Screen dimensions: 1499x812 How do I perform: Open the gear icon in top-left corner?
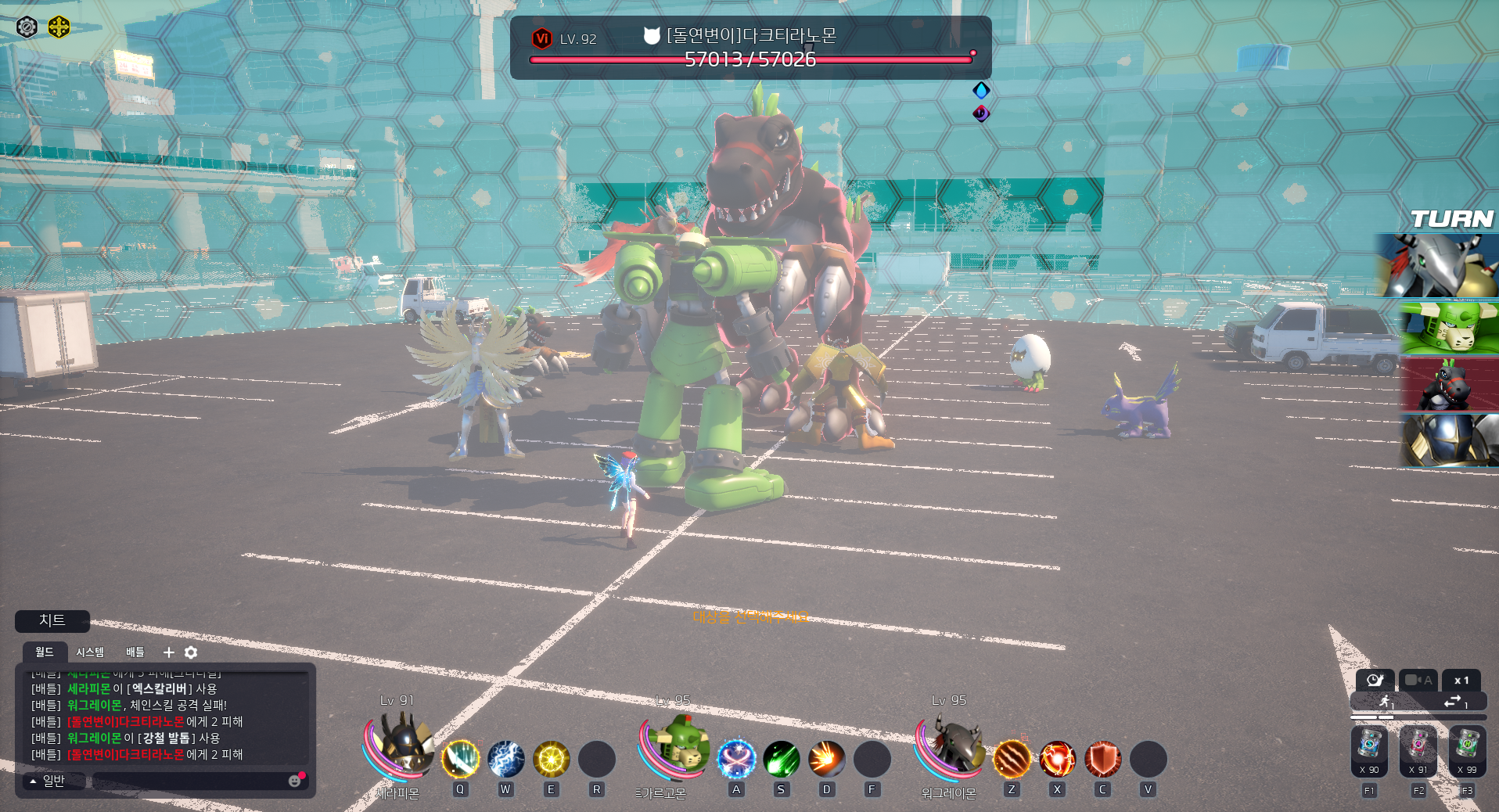[x=27, y=27]
